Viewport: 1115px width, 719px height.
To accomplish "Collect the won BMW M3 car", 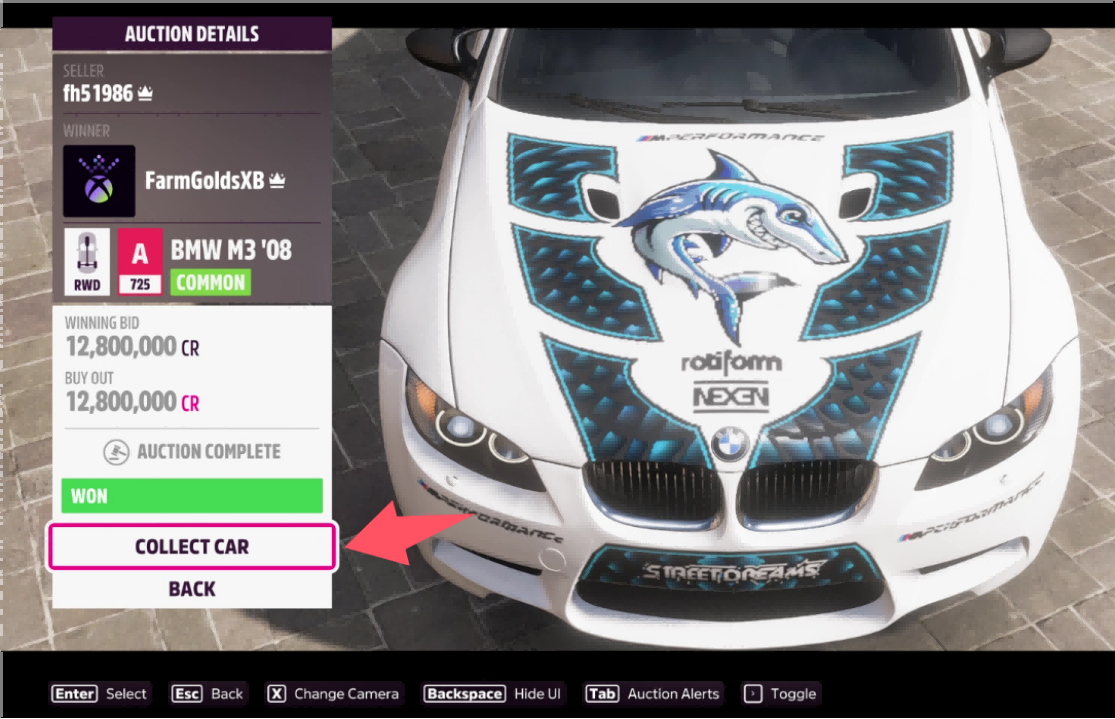I will pos(192,547).
